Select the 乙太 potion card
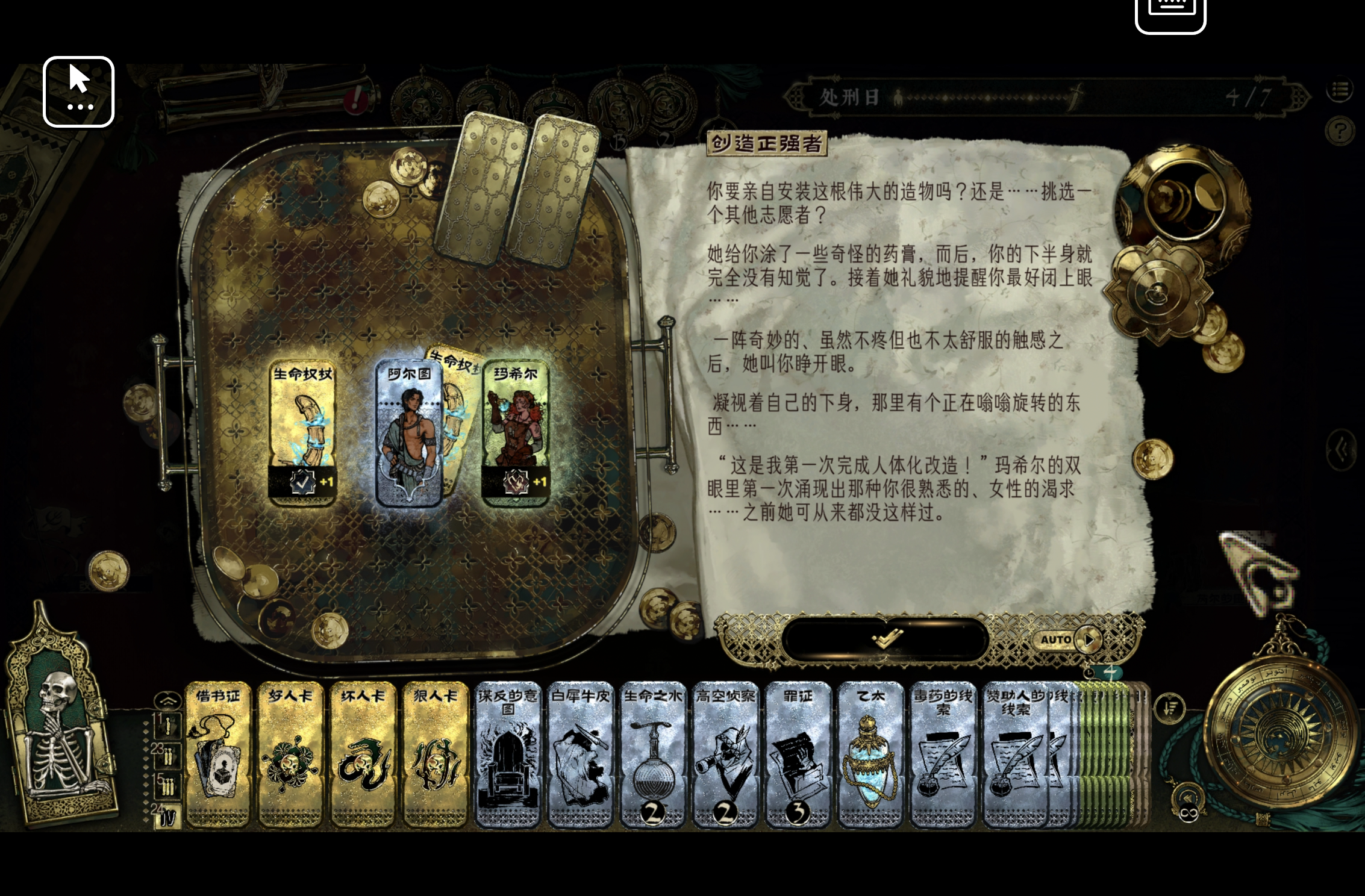1365x896 pixels. [x=870, y=754]
